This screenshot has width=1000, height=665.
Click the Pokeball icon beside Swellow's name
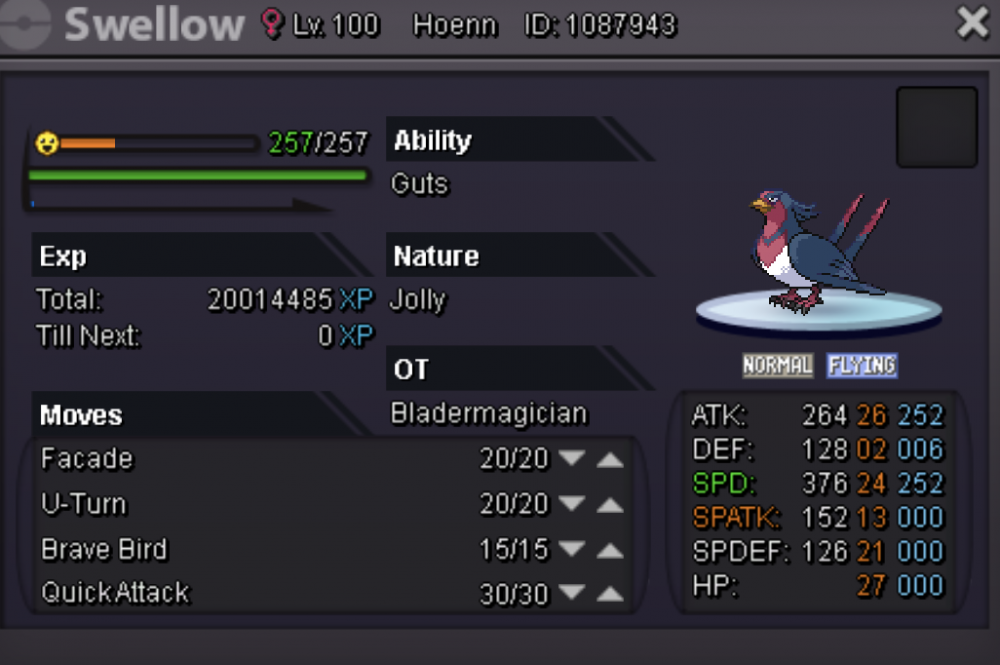[x=23, y=24]
